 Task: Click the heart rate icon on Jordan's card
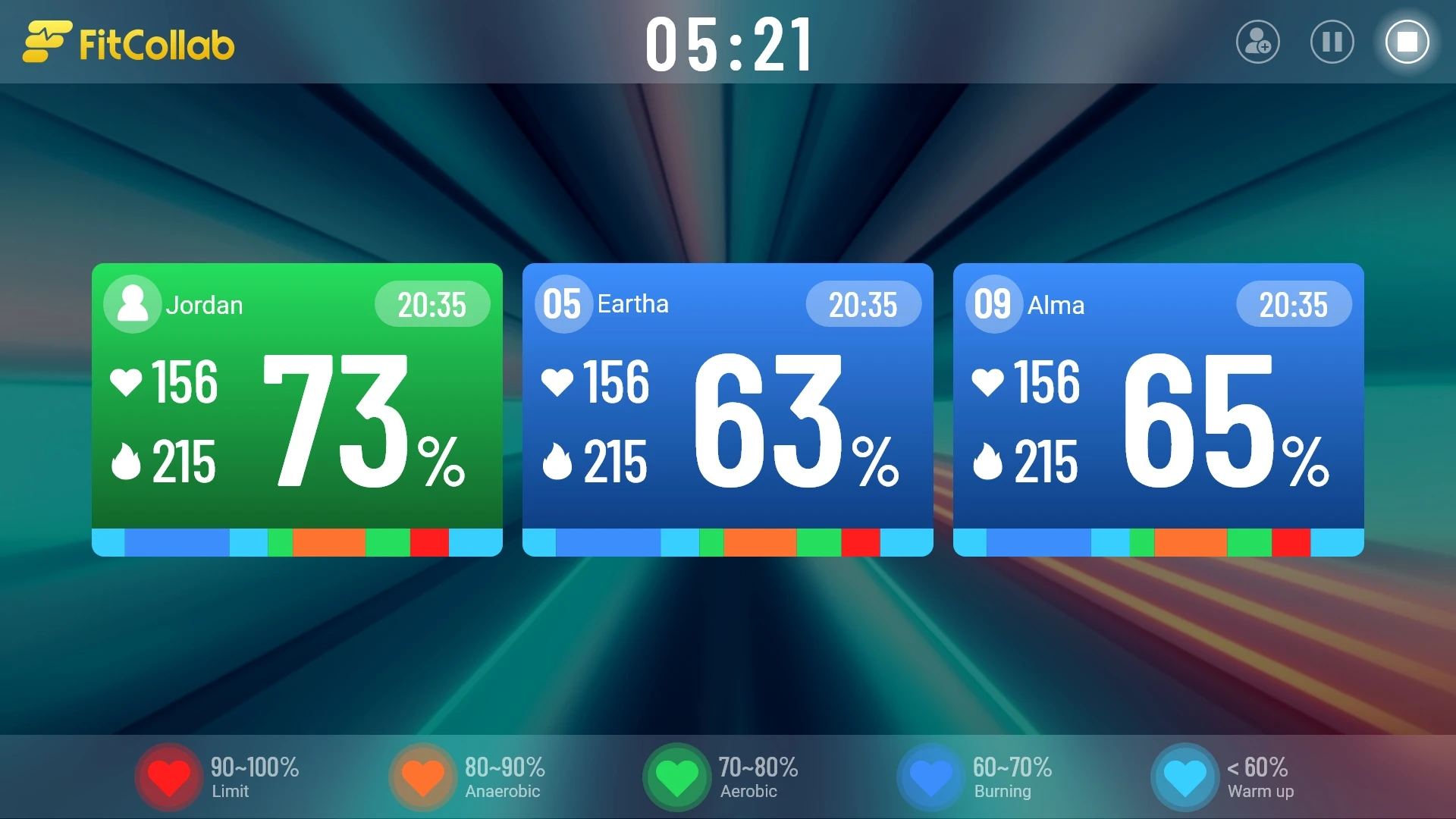pyautogui.click(x=126, y=382)
